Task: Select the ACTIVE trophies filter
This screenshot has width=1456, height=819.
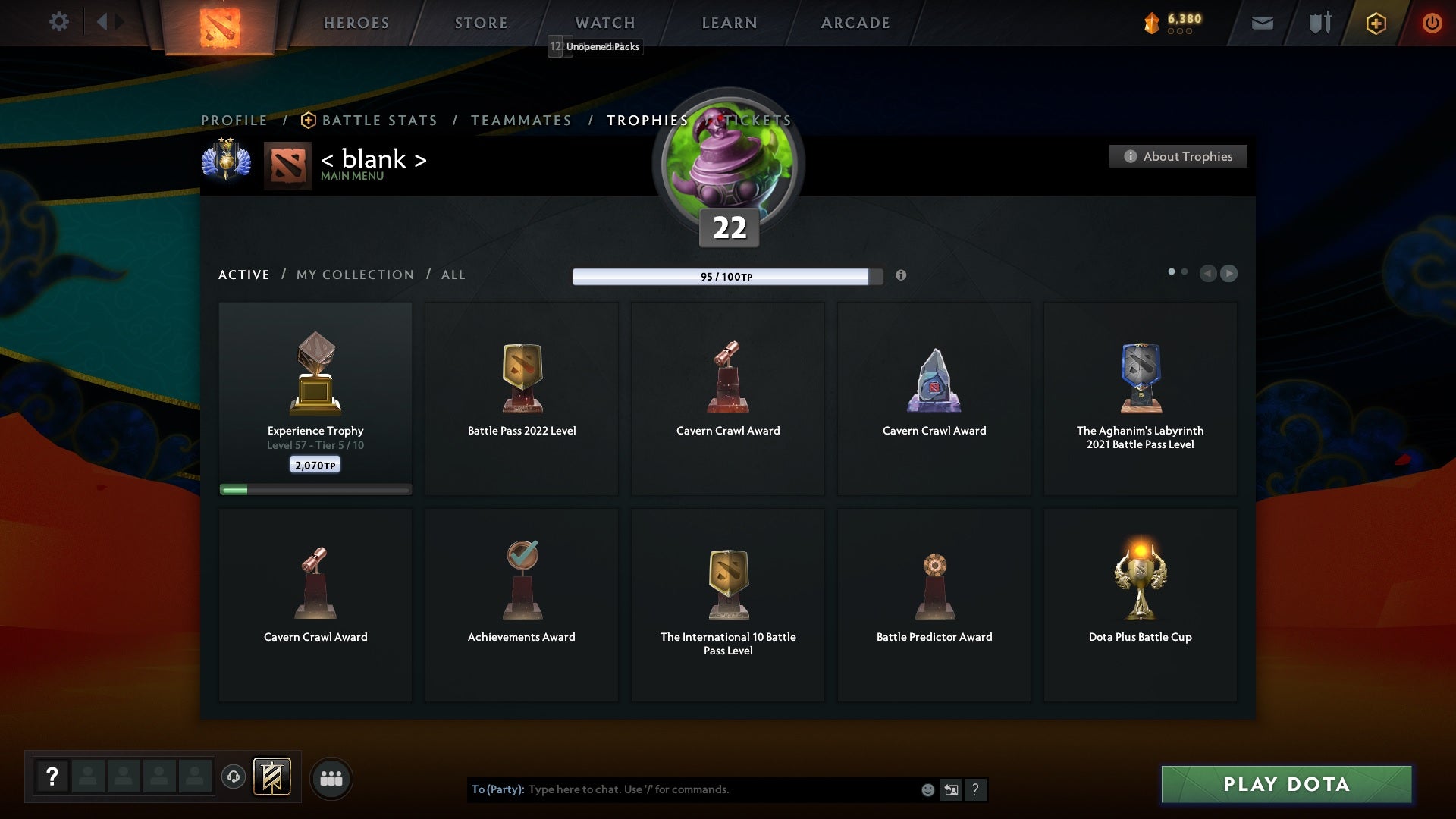Action: pos(244,275)
